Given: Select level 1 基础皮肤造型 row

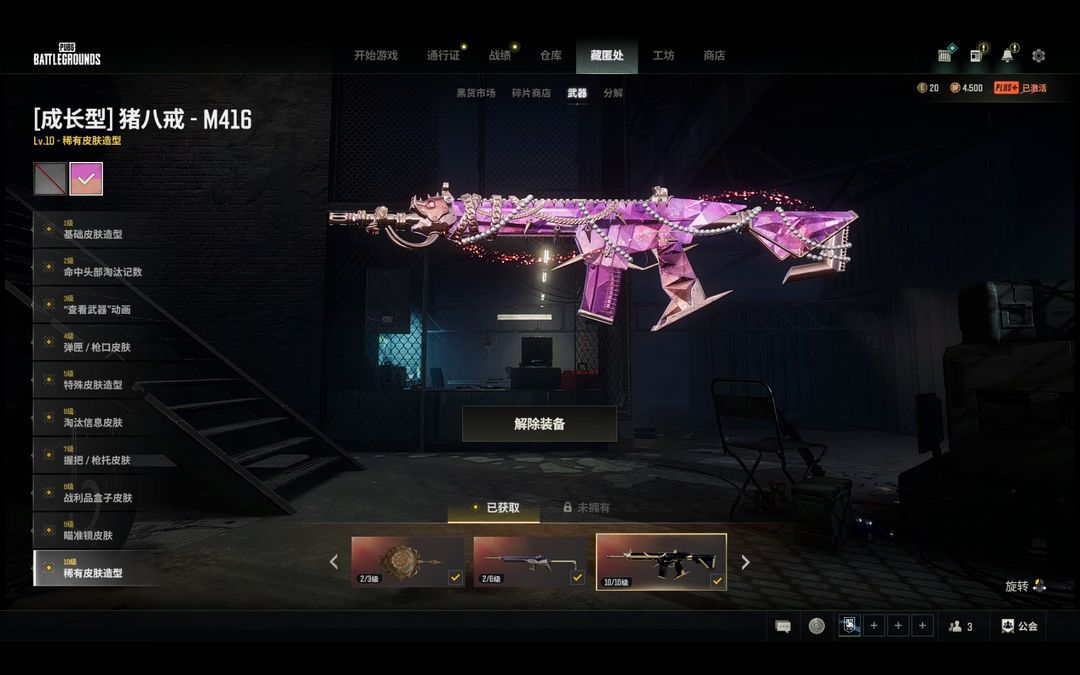Looking at the screenshot, I should coord(92,230).
